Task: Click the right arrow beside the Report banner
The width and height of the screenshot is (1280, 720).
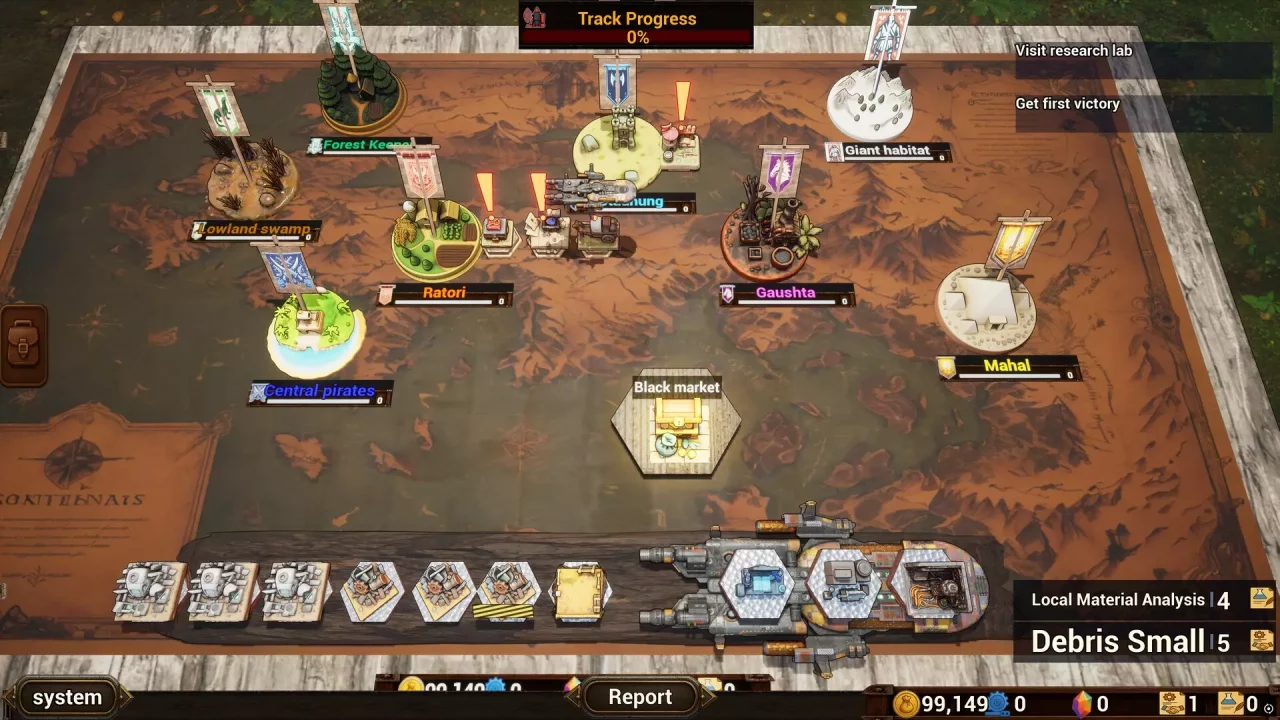Action: tap(710, 697)
